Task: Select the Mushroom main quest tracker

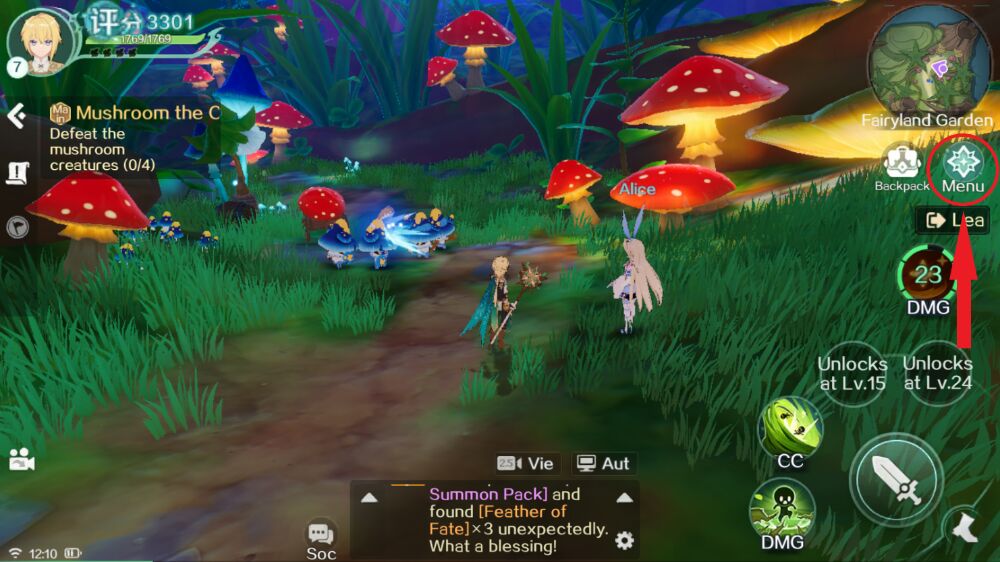Action: click(x=135, y=113)
